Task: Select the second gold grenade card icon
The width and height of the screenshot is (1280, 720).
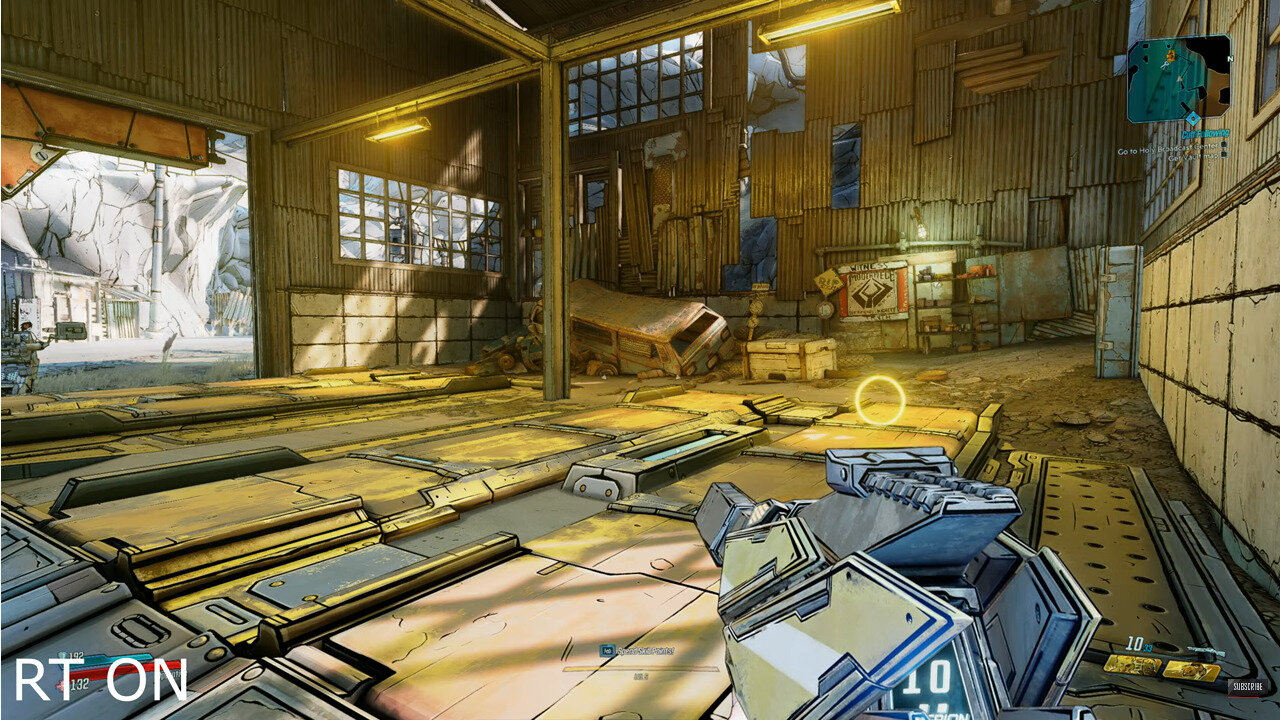Action: coord(1191,669)
